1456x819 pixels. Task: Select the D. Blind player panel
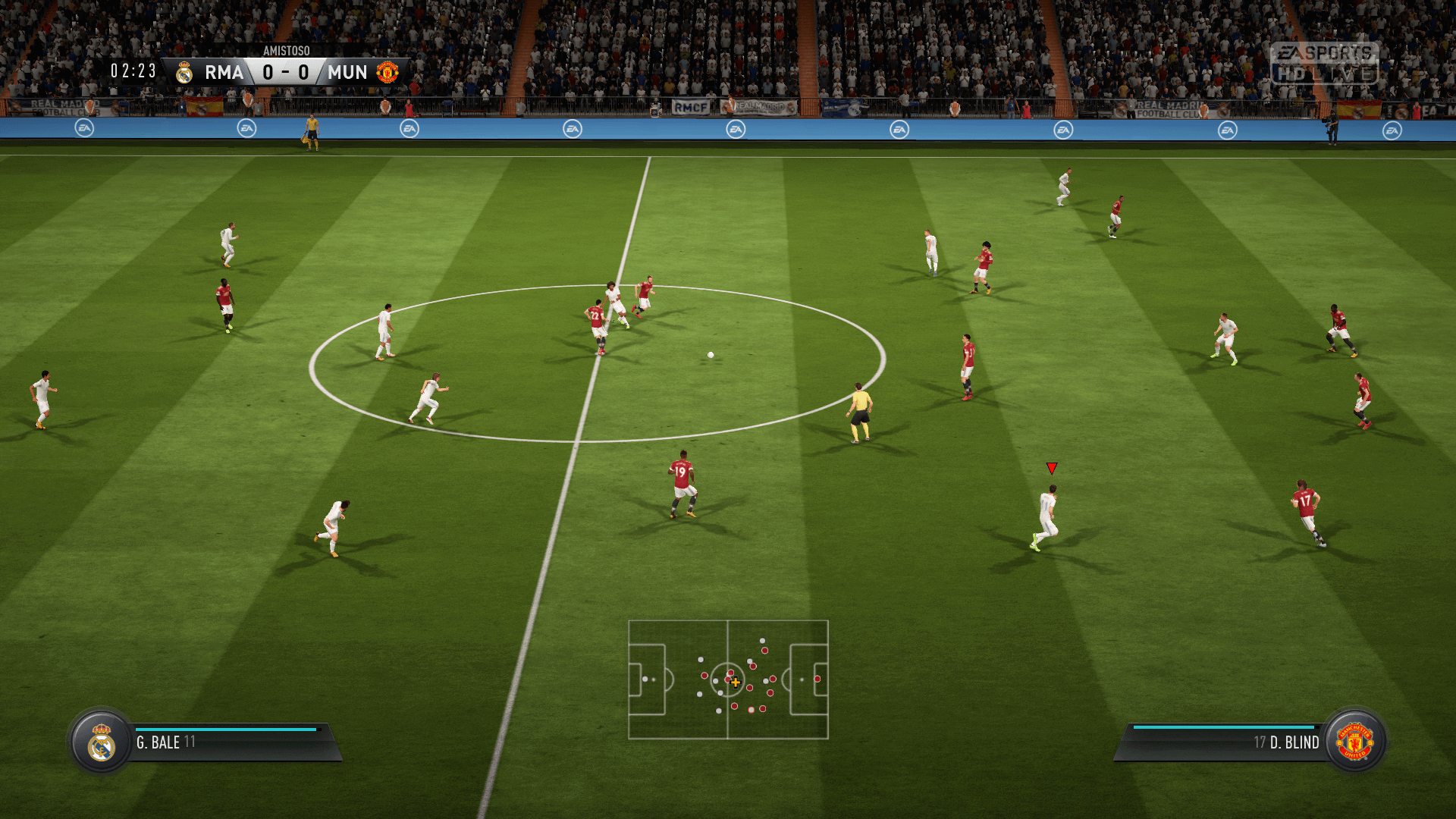click(x=1228, y=742)
